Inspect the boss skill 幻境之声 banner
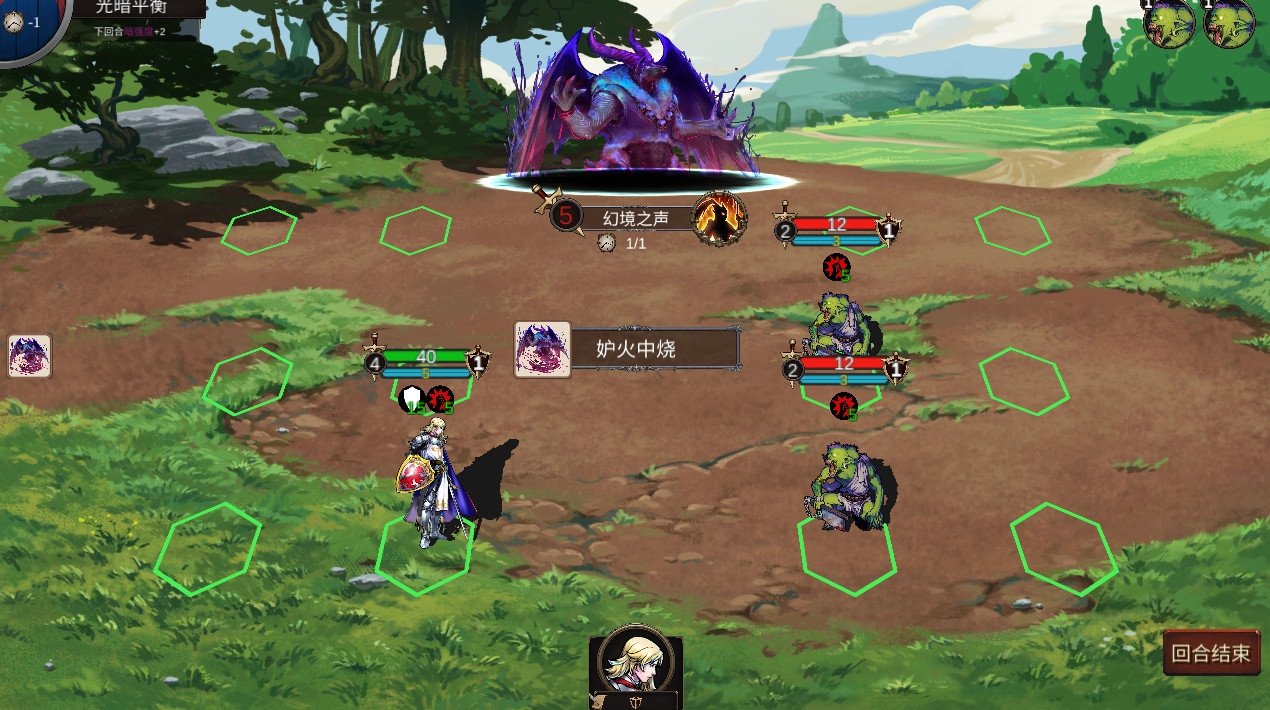 634,218
